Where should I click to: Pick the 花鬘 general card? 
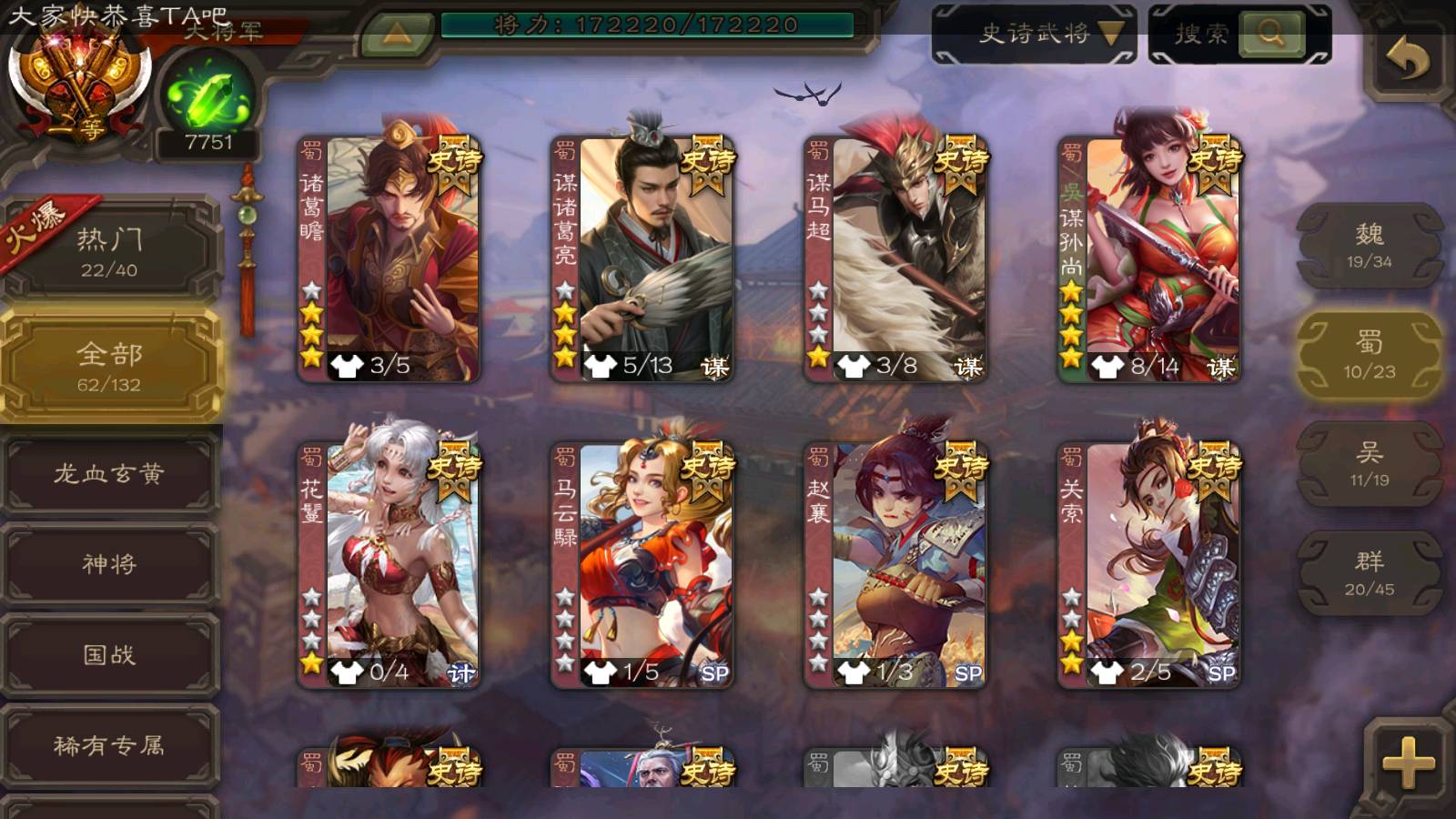tap(389, 564)
